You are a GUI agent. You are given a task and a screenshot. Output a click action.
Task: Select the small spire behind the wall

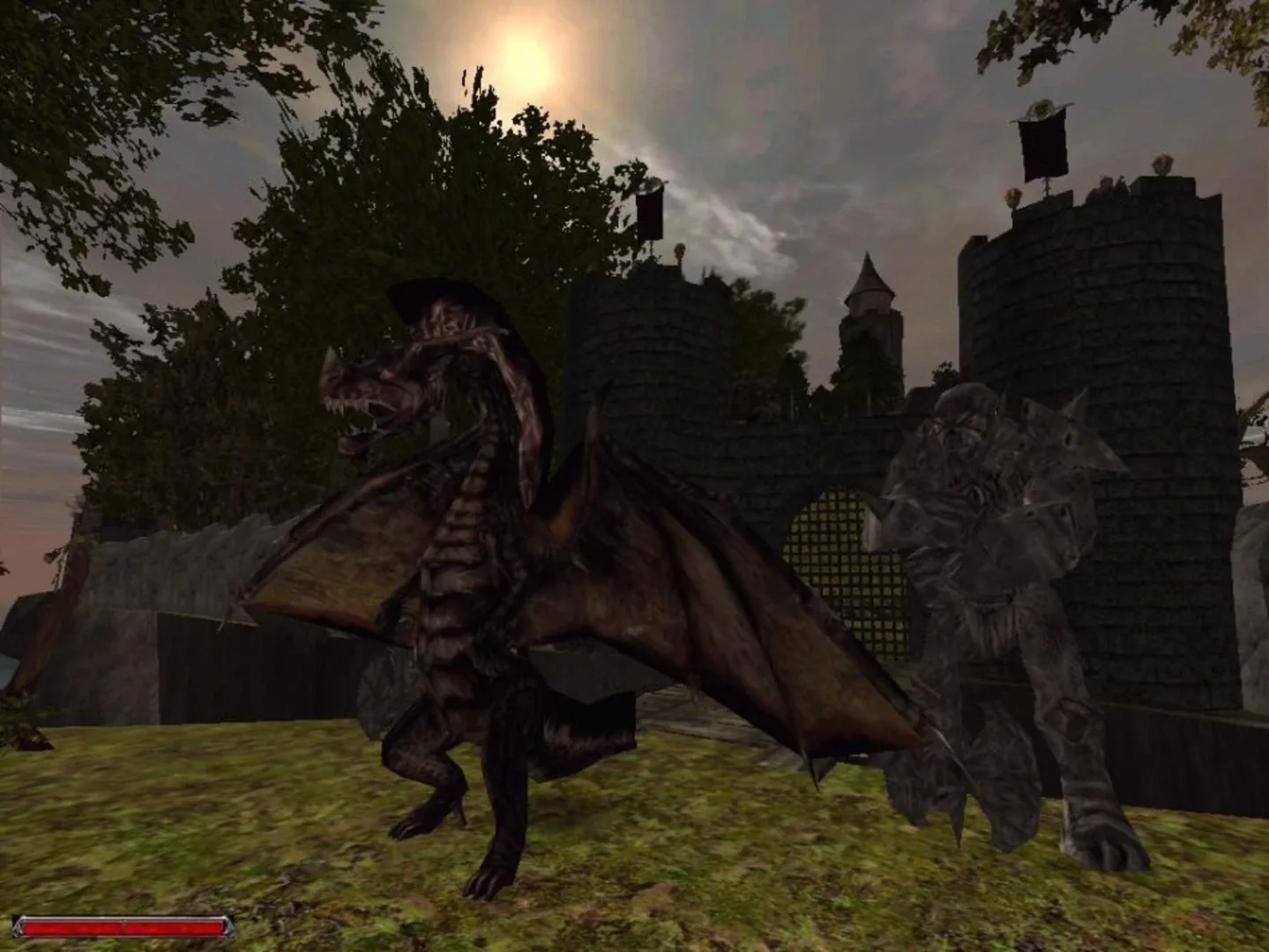click(x=870, y=291)
